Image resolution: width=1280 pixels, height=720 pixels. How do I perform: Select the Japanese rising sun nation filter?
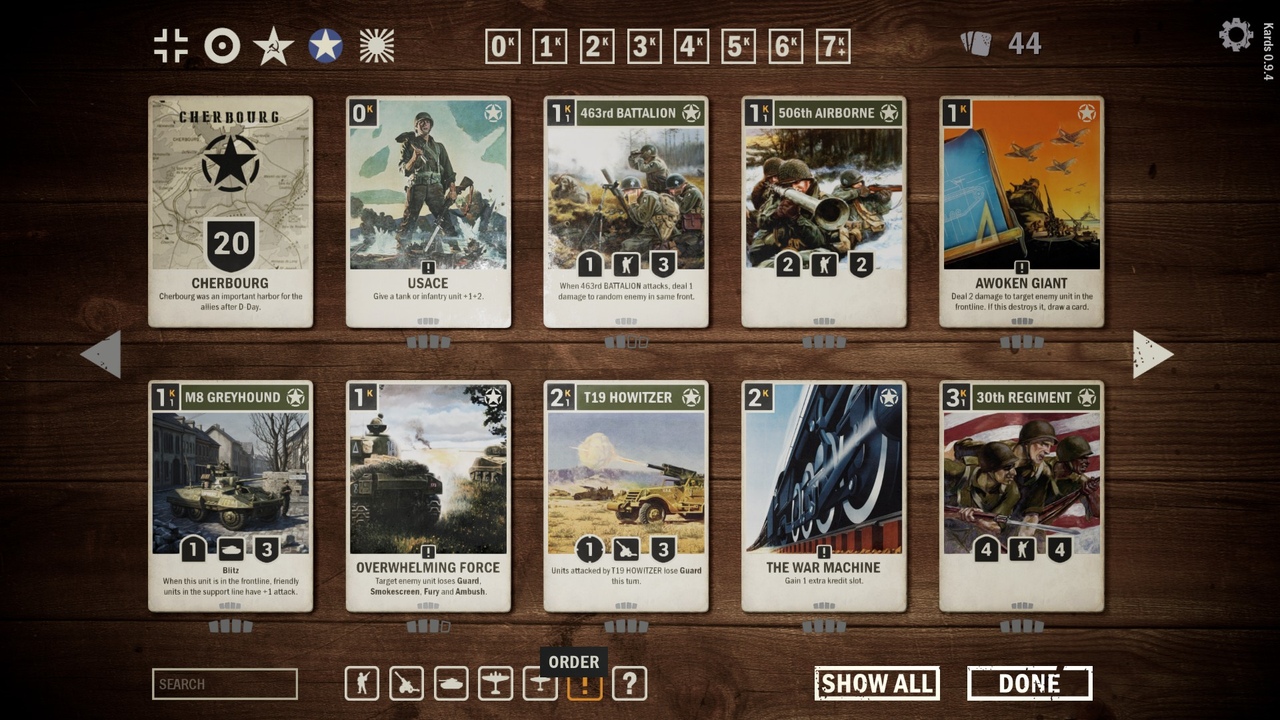point(377,46)
